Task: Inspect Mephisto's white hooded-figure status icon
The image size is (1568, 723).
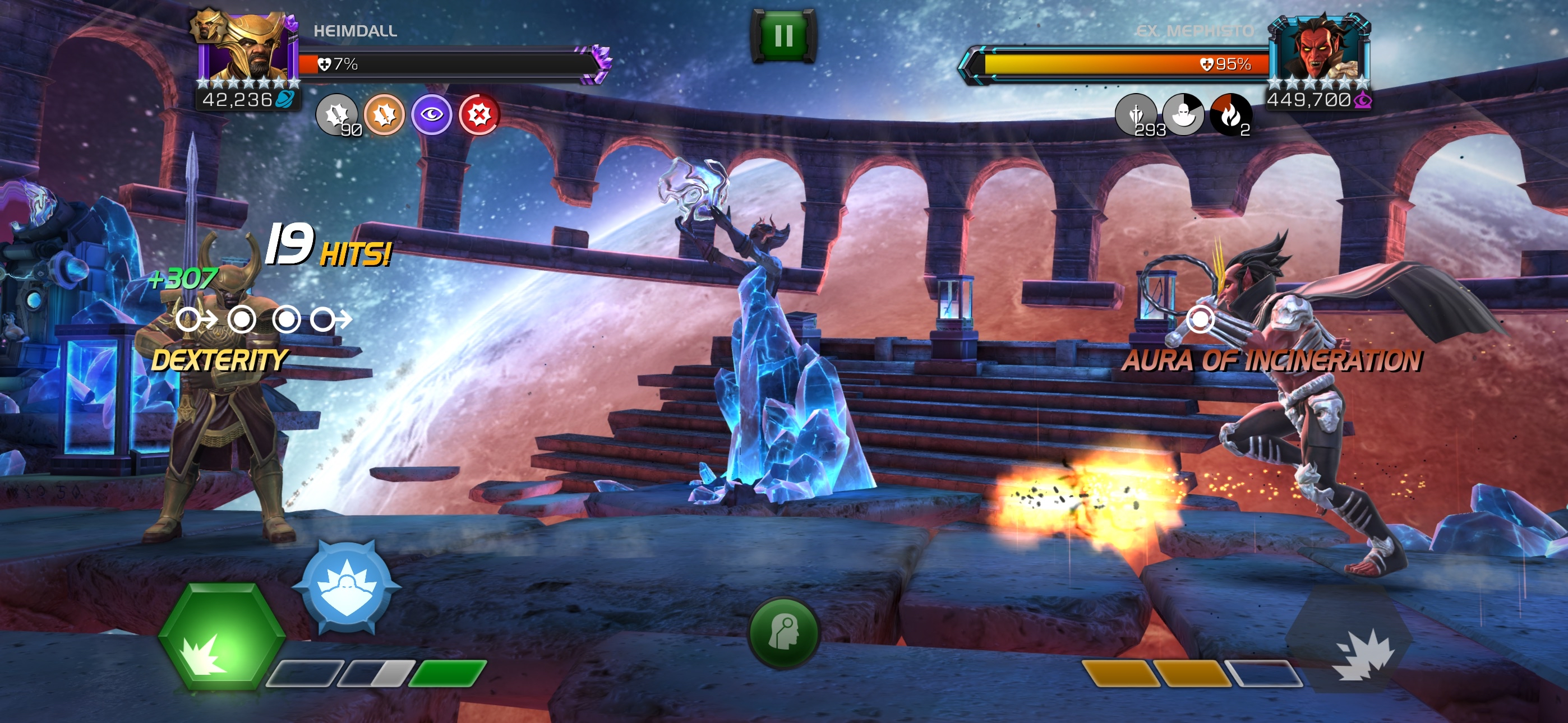Action: [1183, 114]
